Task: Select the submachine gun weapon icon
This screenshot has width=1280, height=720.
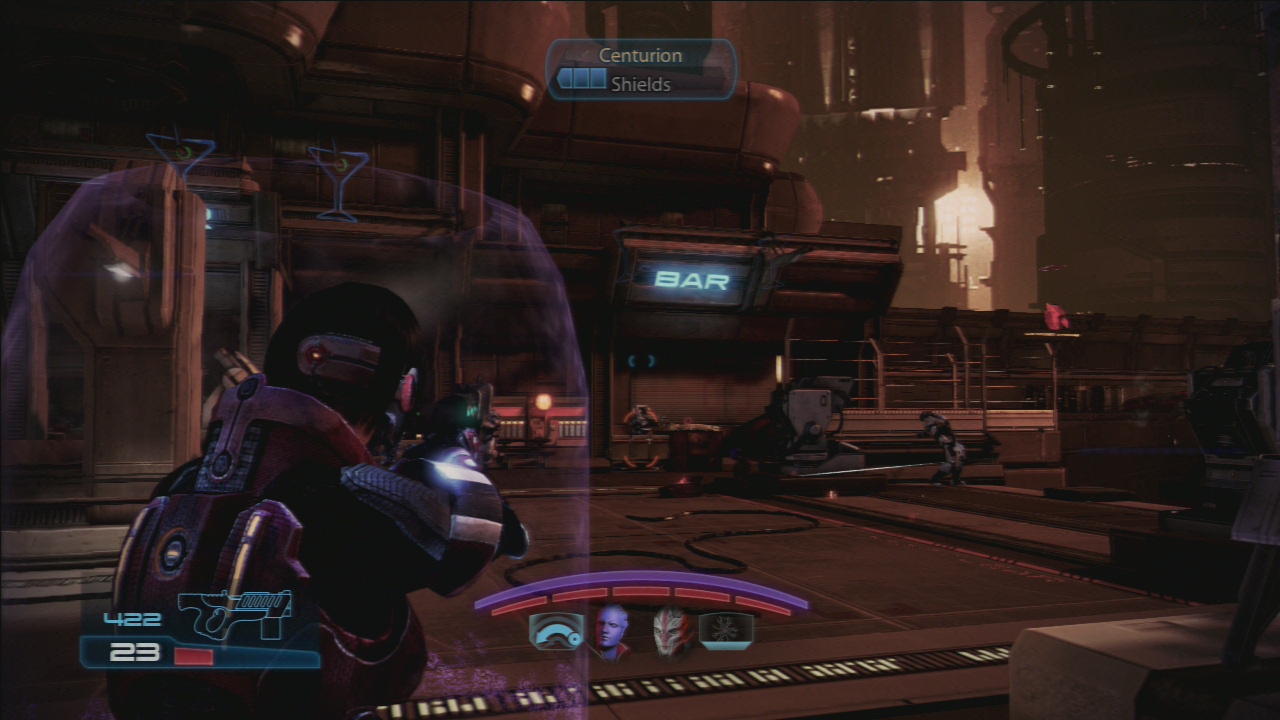Action: (x=235, y=613)
